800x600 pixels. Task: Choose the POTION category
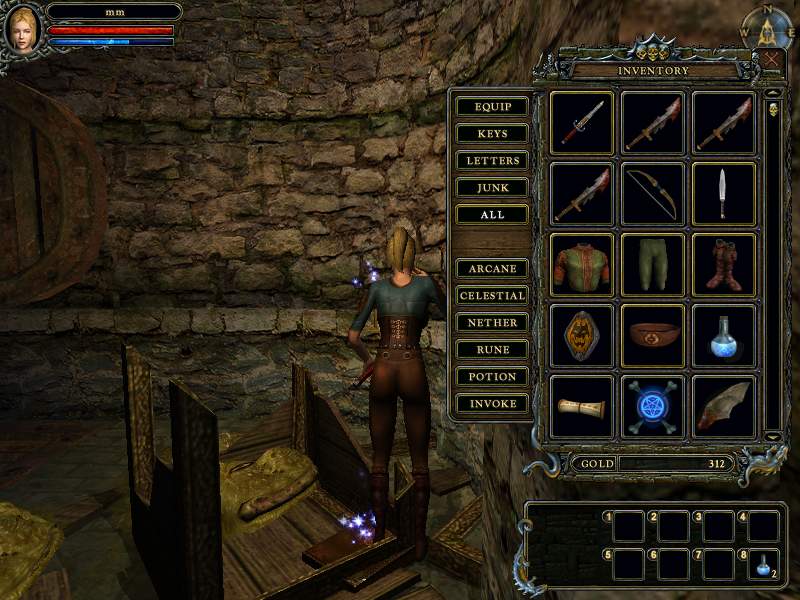(492, 377)
